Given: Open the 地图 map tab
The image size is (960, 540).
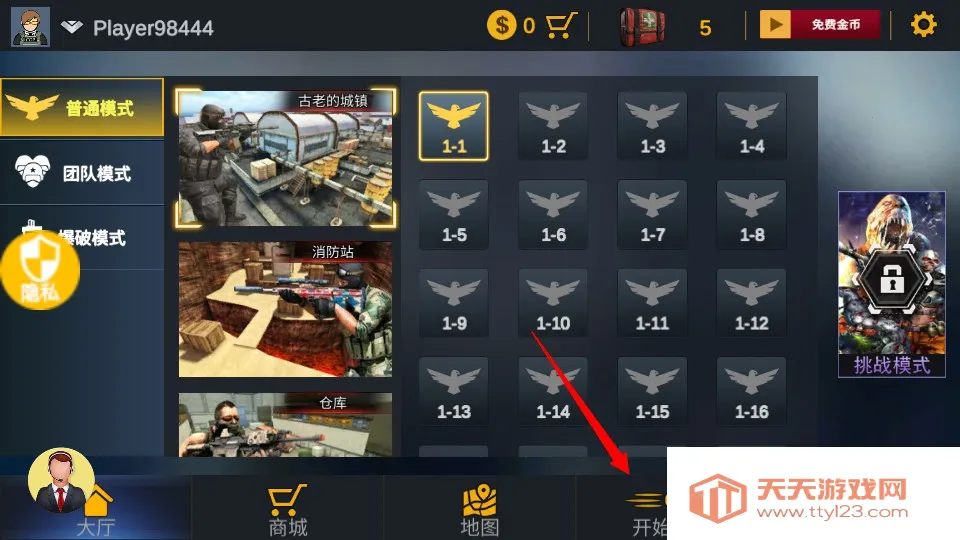Looking at the screenshot, I should (480, 510).
